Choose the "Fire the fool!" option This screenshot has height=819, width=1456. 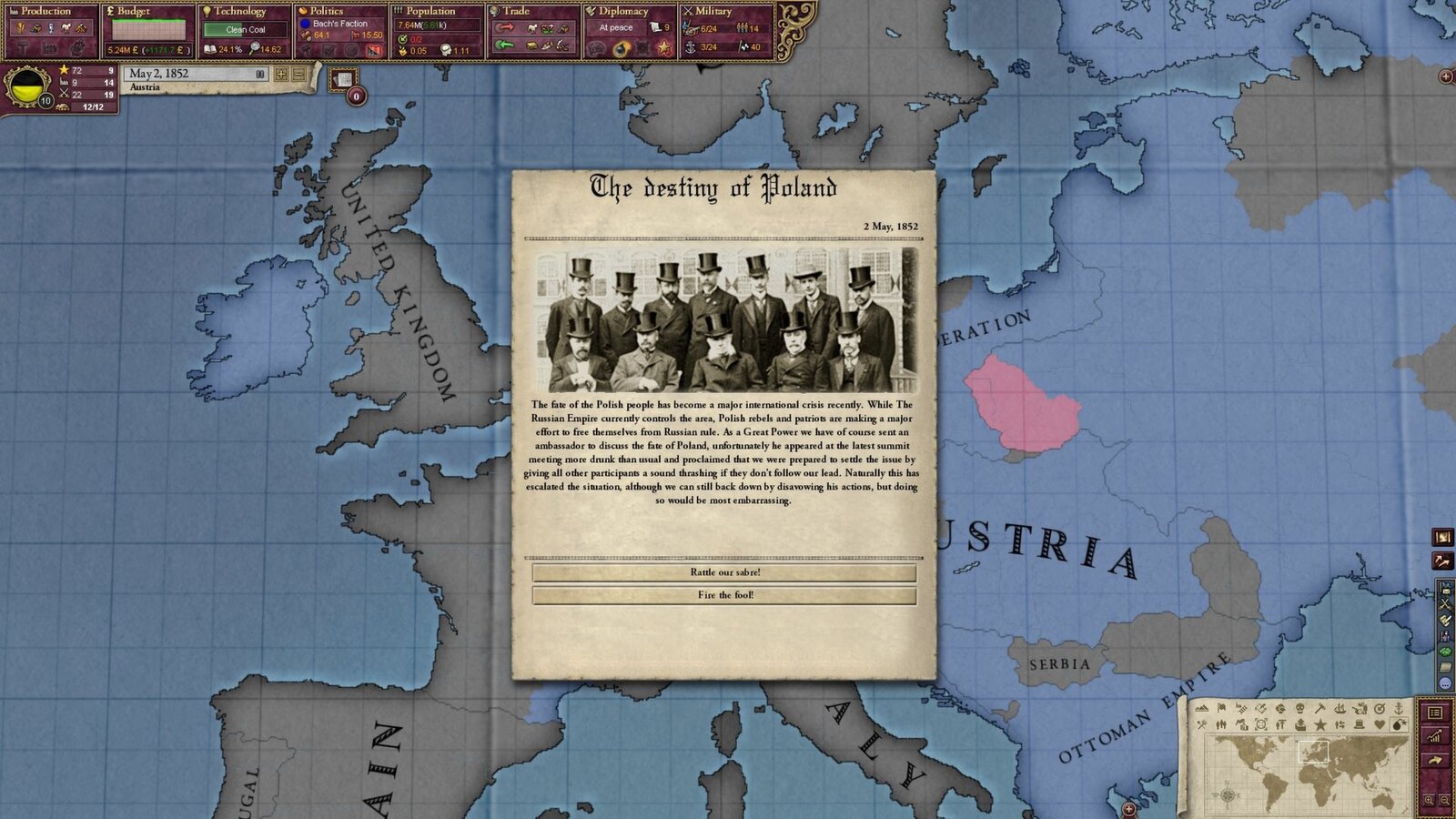723,596
